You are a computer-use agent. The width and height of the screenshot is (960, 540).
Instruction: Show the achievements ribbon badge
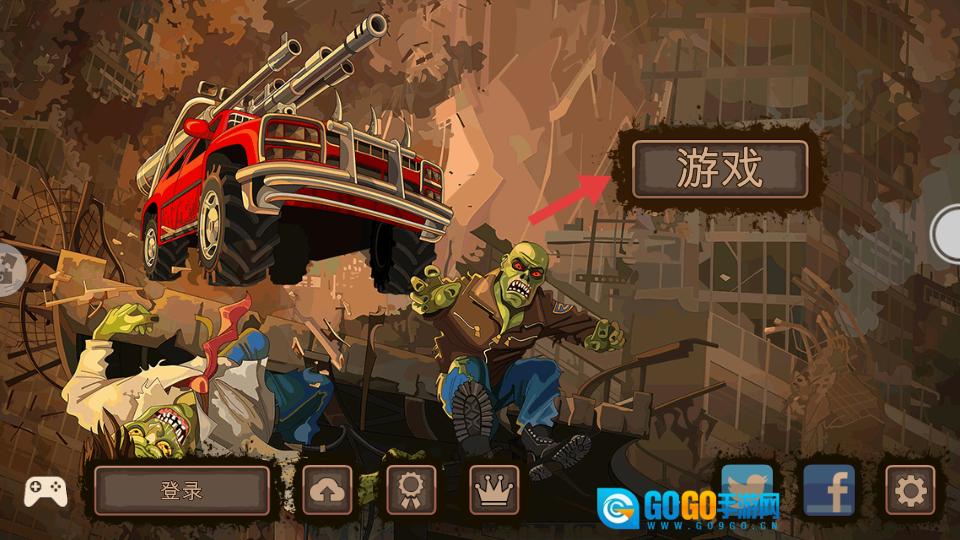pyautogui.click(x=411, y=490)
